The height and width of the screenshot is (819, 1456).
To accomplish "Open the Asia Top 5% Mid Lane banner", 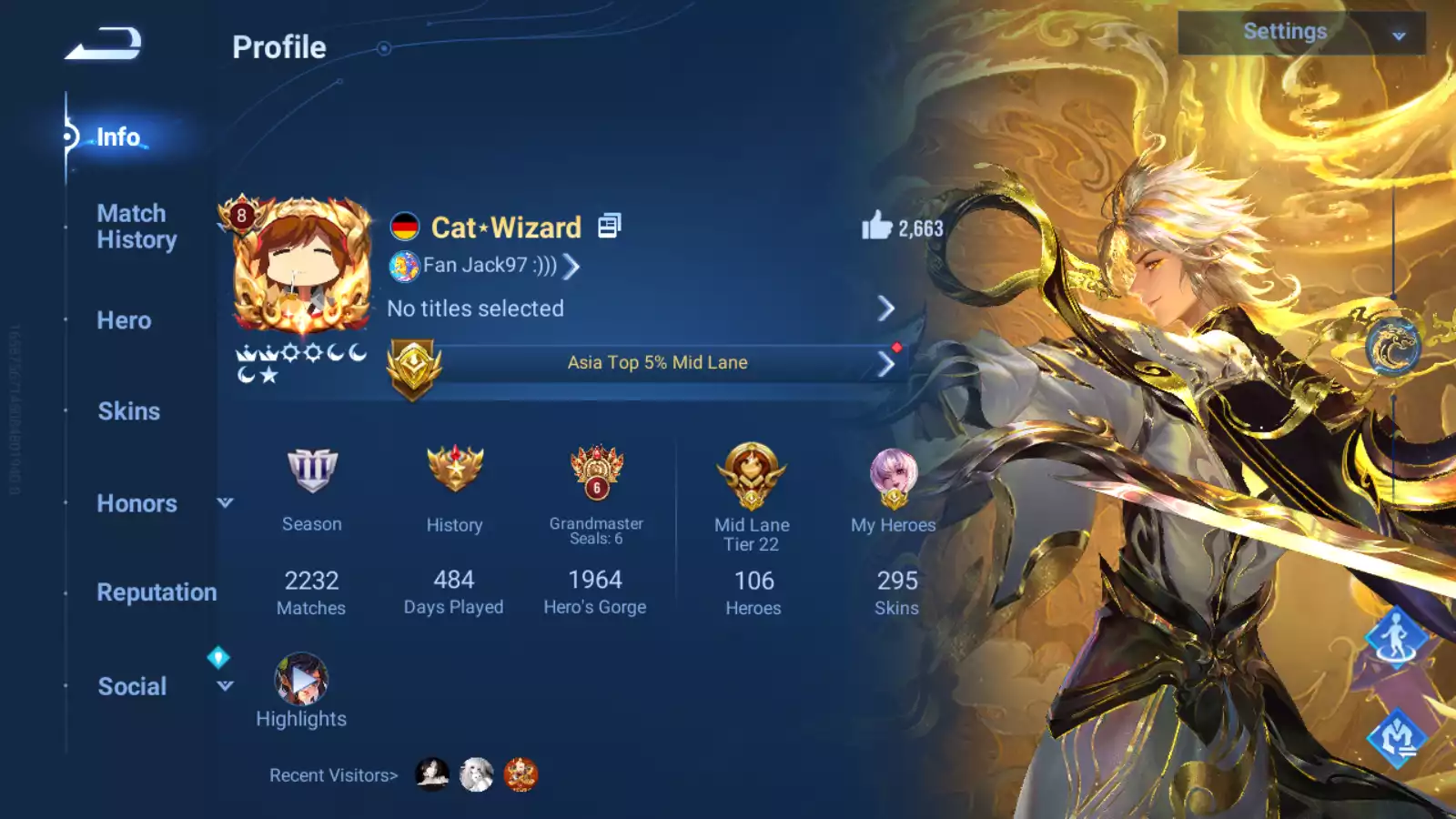I will pyautogui.click(x=656, y=363).
